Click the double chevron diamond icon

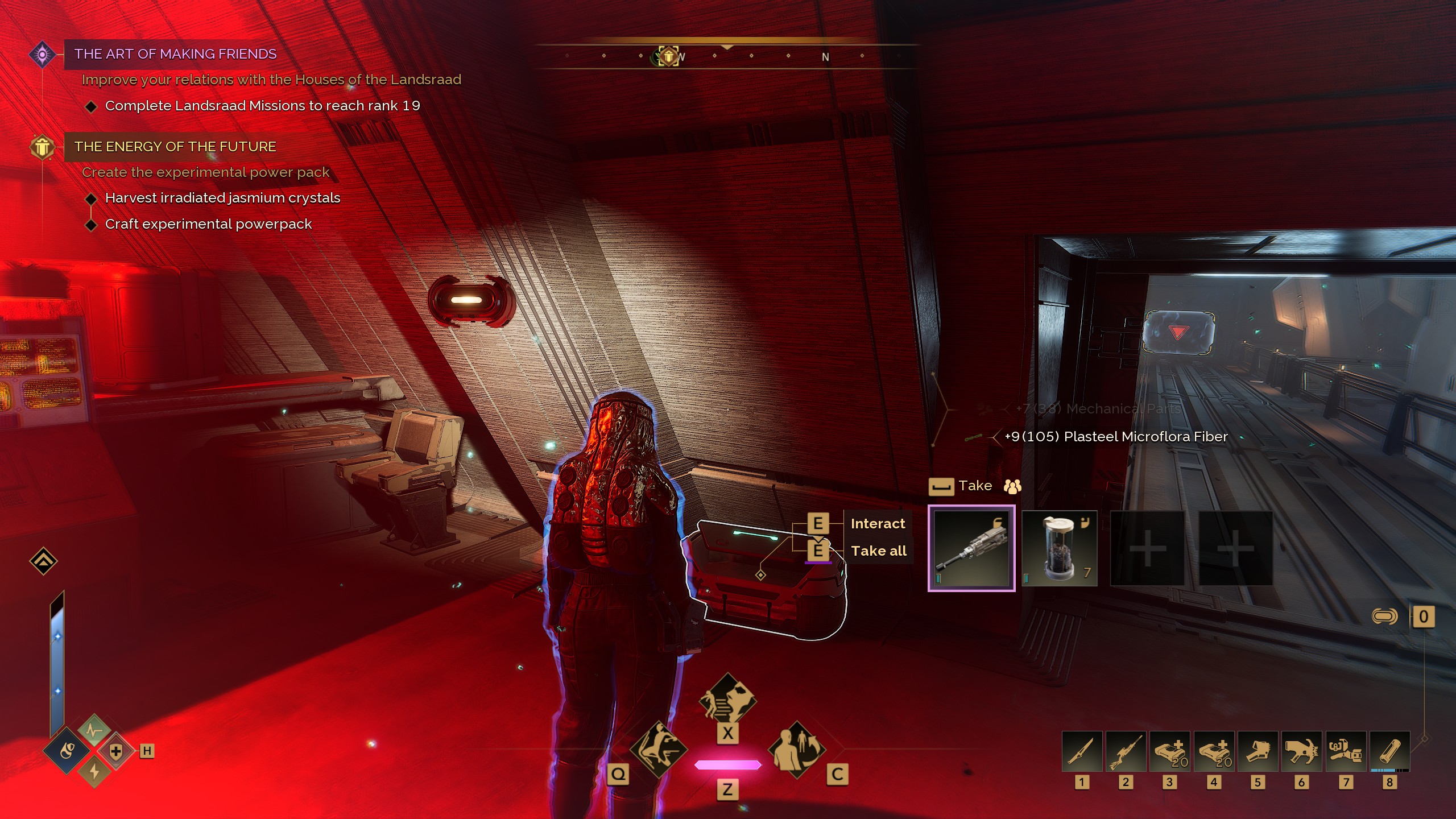[x=43, y=561]
